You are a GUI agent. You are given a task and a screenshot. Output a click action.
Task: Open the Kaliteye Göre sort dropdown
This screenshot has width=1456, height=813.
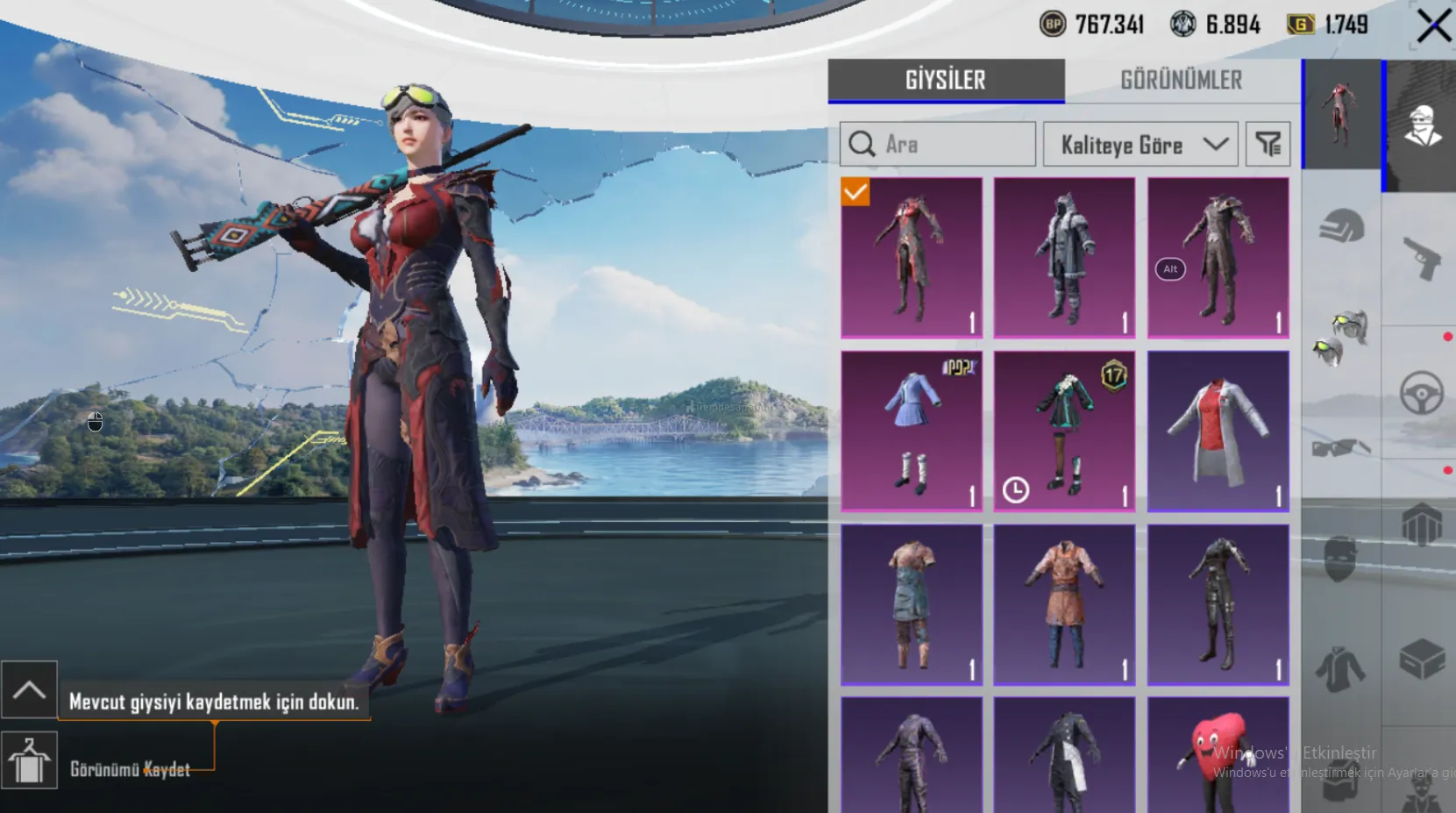pos(1140,145)
